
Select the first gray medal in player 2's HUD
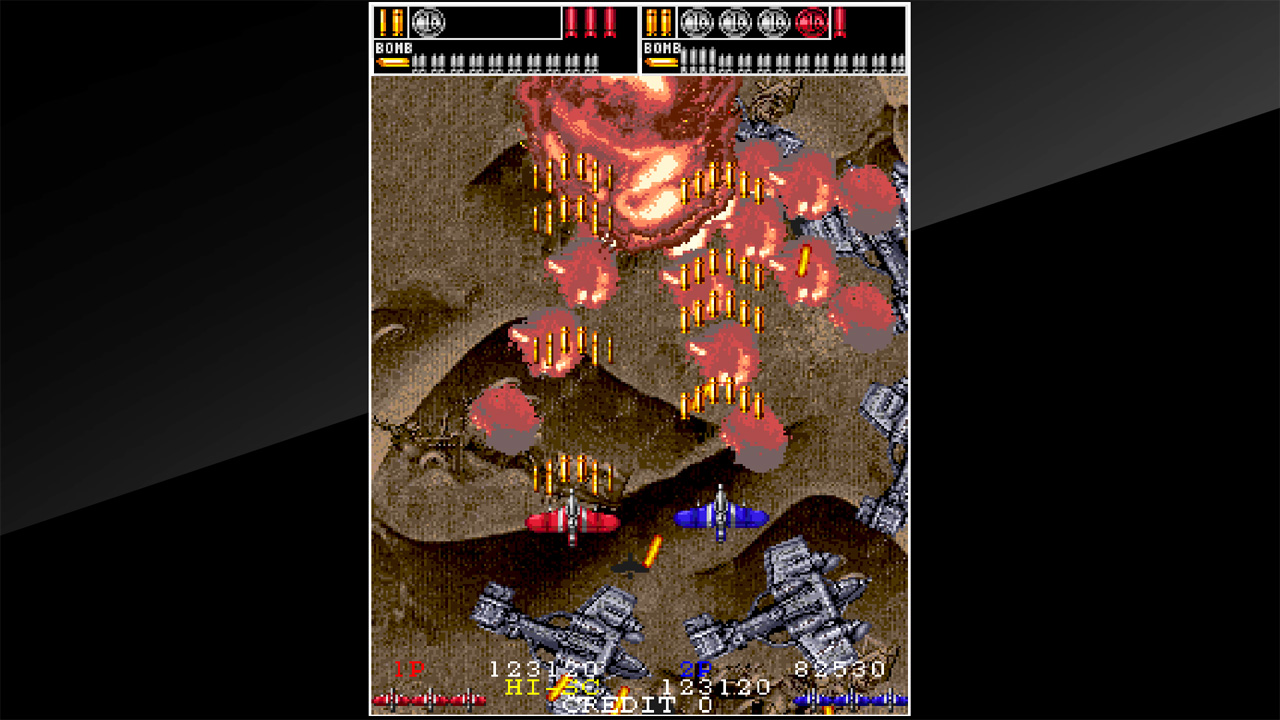695,23
